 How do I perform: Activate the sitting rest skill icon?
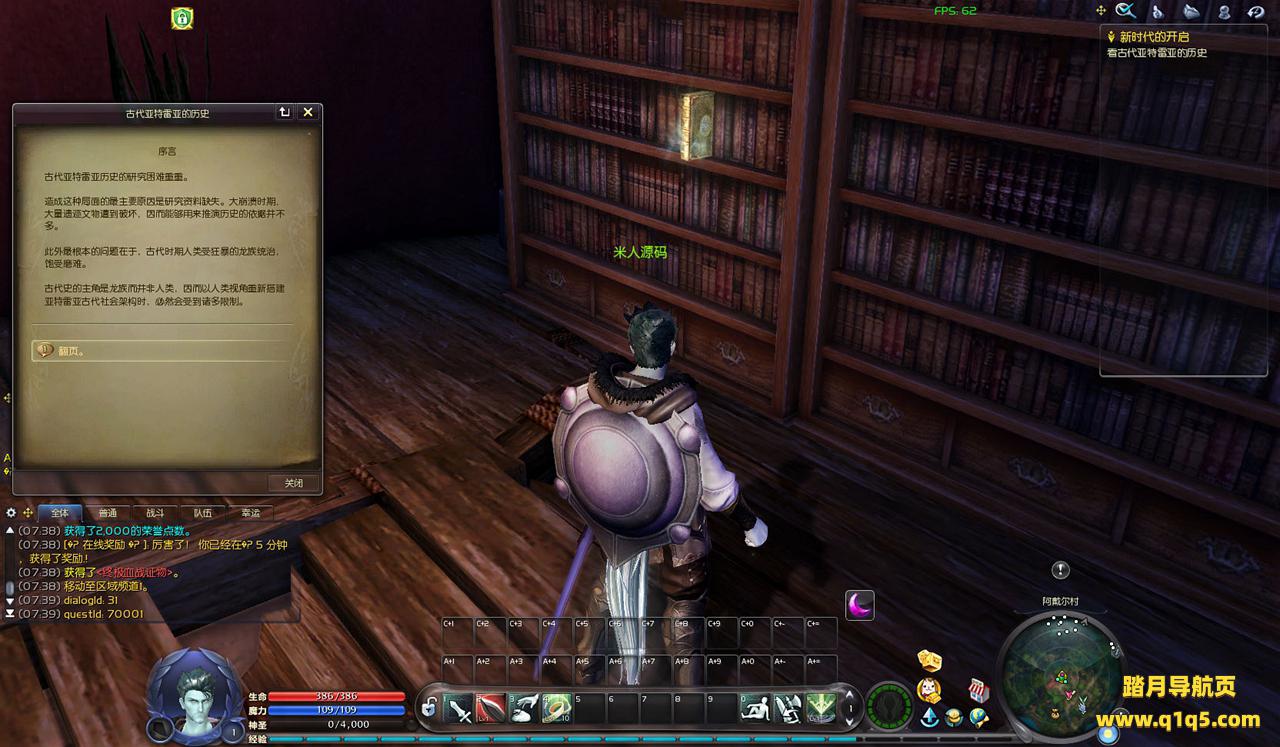click(755, 708)
